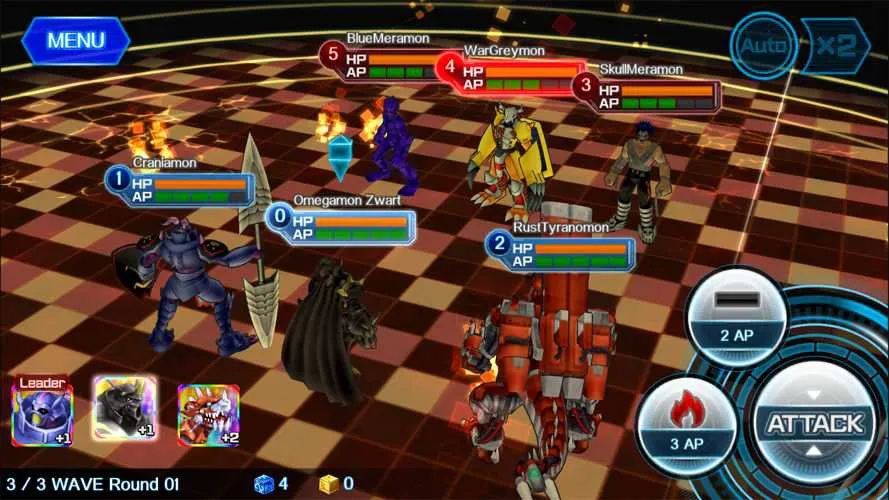The image size is (889, 500).
Task: Toggle the Auto battle button
Action: point(763,46)
